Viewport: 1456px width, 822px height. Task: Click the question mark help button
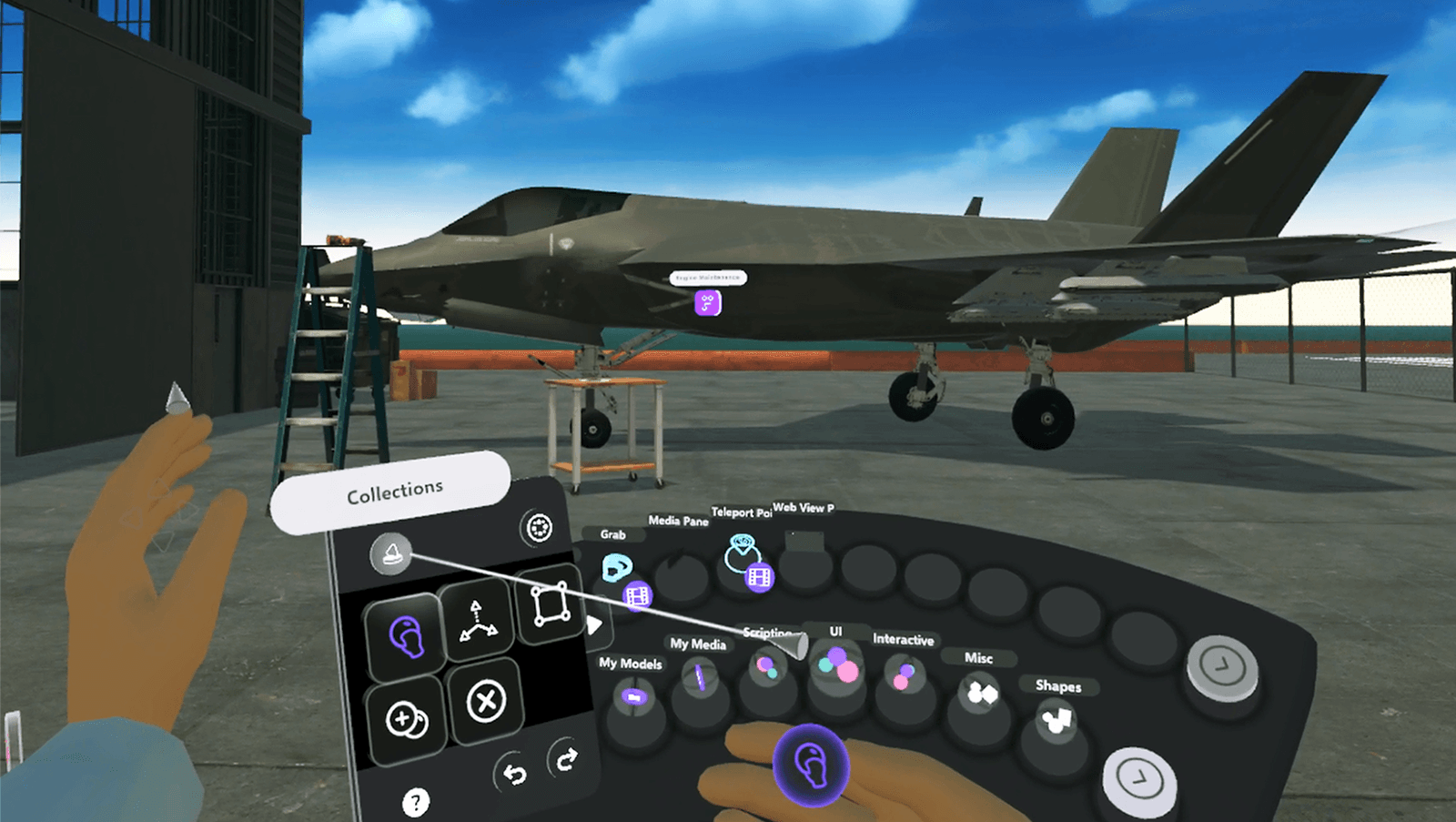pos(418,801)
